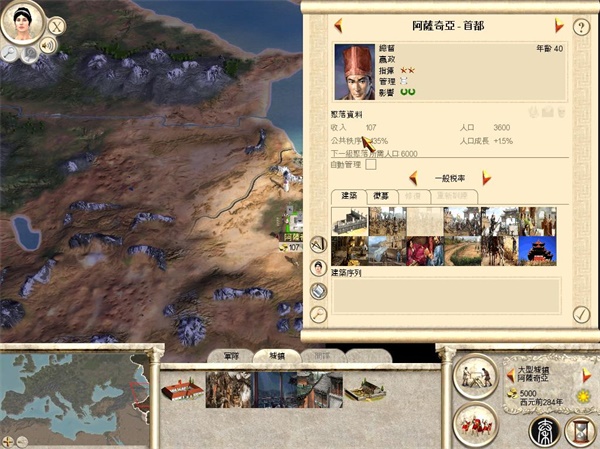600x449 pixels.
Task: Open the 城鎮 towns tab
Action: point(270,355)
